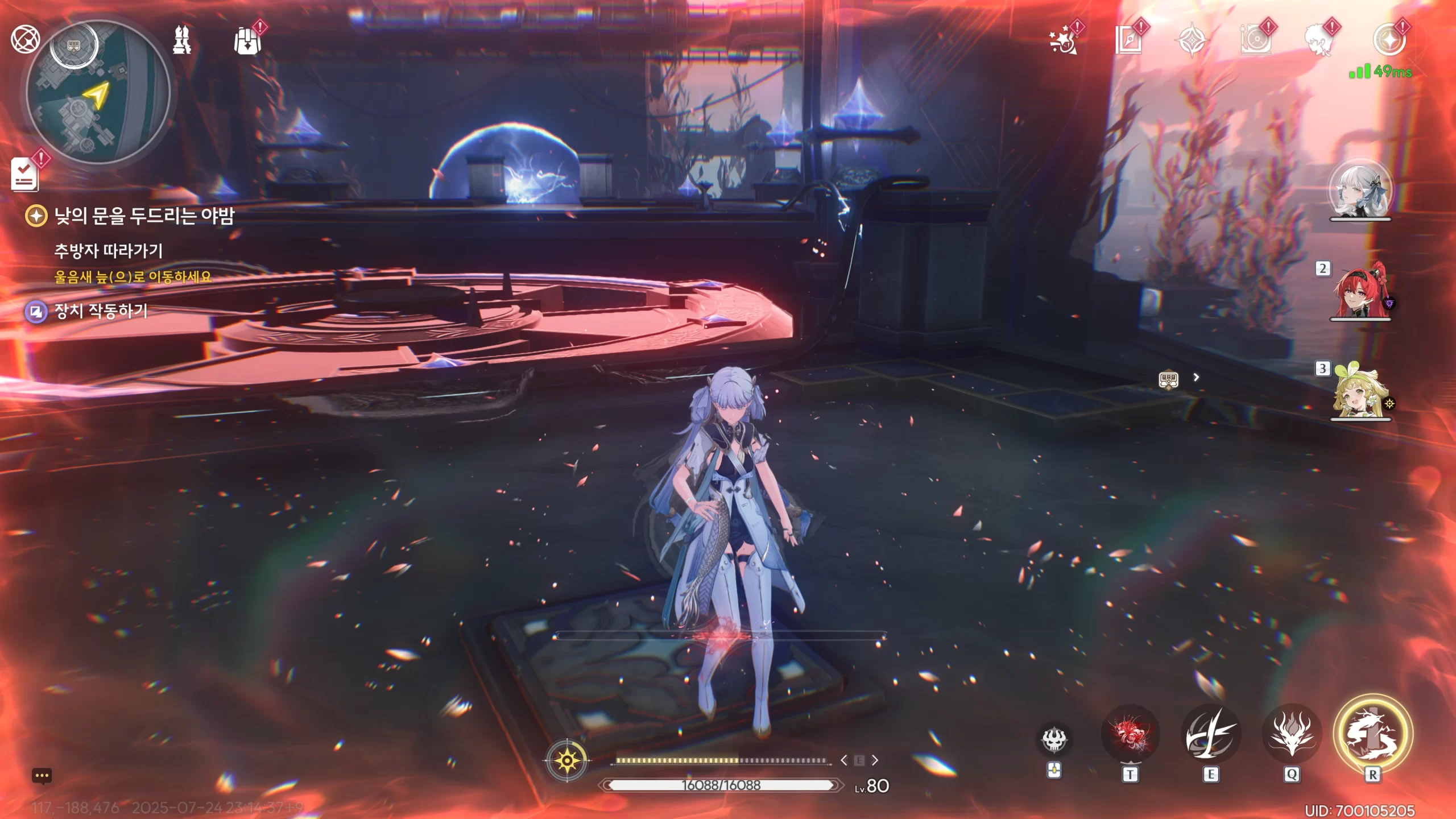Open the turntable record player icon
The height and width of the screenshot is (819, 1456).
coord(1255,40)
